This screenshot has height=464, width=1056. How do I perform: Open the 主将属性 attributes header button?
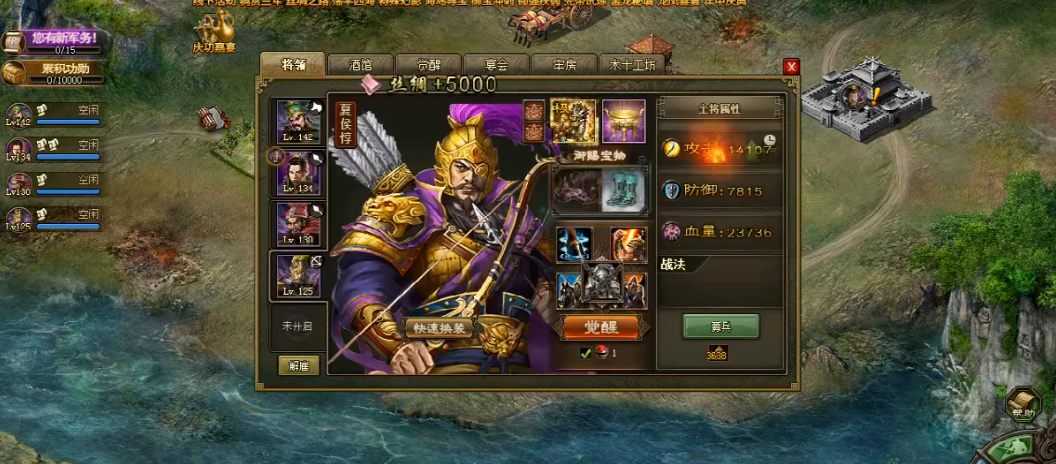pos(720,109)
